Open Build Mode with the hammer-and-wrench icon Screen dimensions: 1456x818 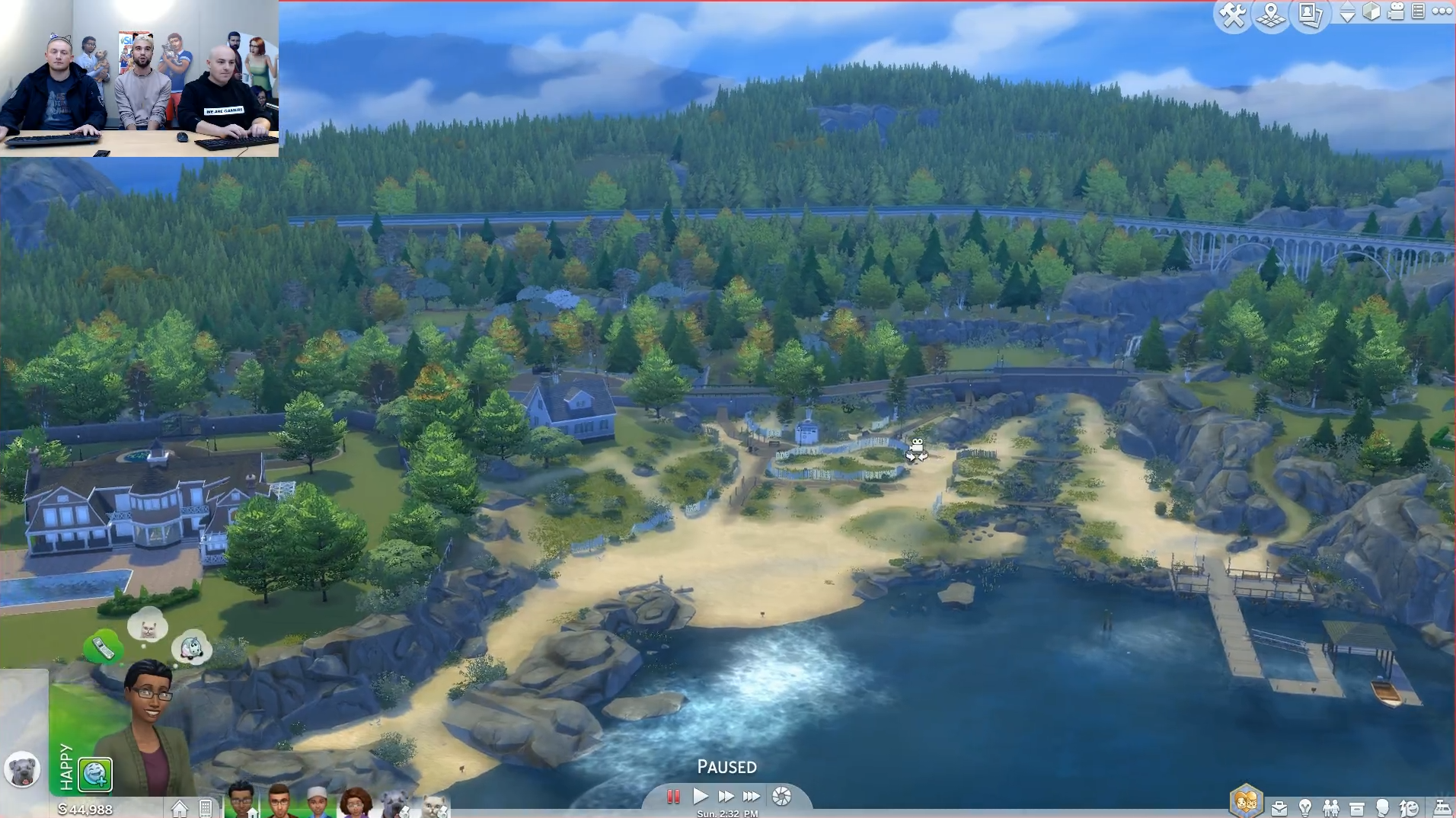coord(1232,14)
